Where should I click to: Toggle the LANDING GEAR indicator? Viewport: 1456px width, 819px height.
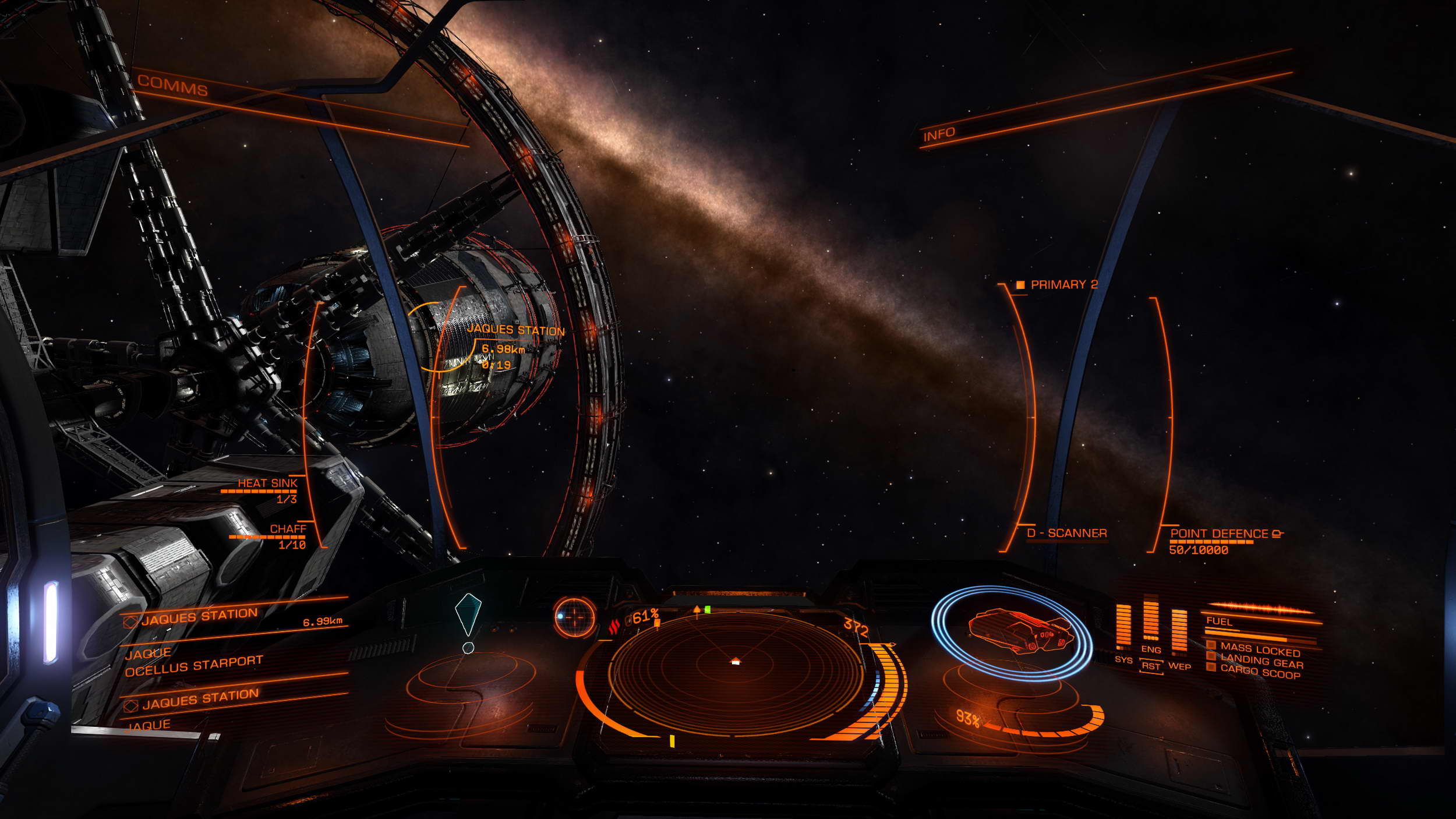[1261, 662]
